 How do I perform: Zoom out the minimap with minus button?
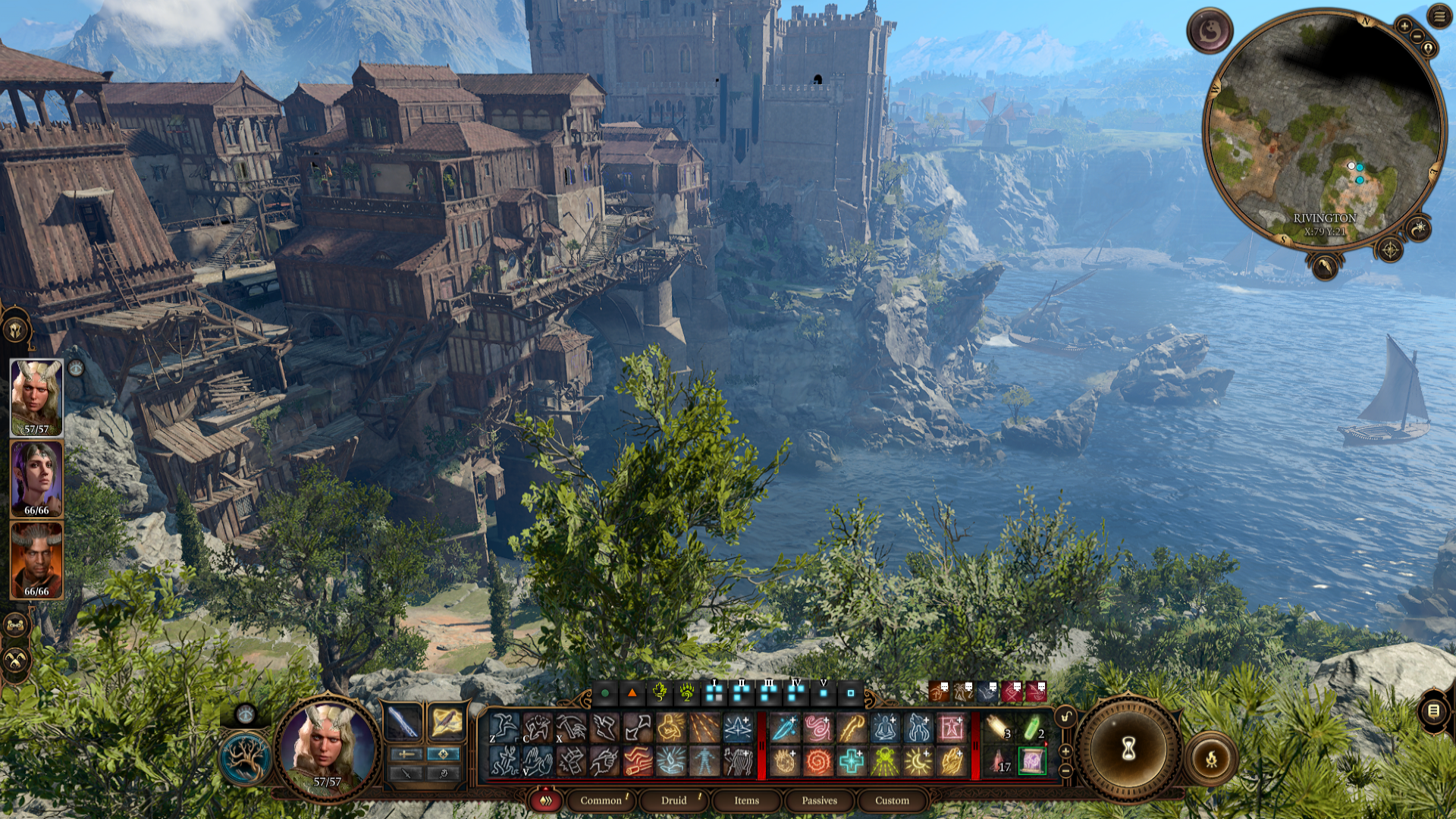1417,36
